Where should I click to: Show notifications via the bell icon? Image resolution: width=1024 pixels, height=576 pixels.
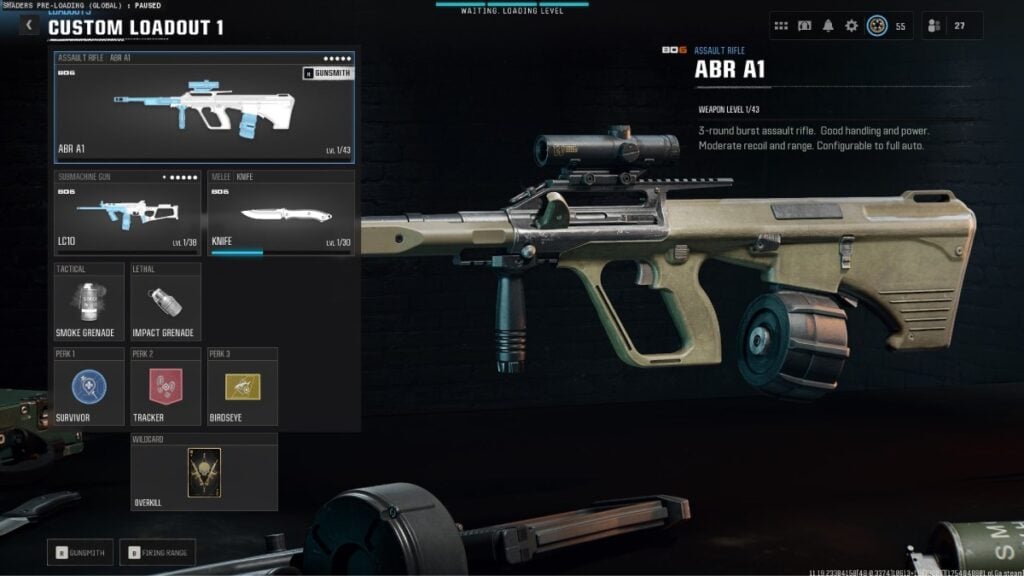828,26
